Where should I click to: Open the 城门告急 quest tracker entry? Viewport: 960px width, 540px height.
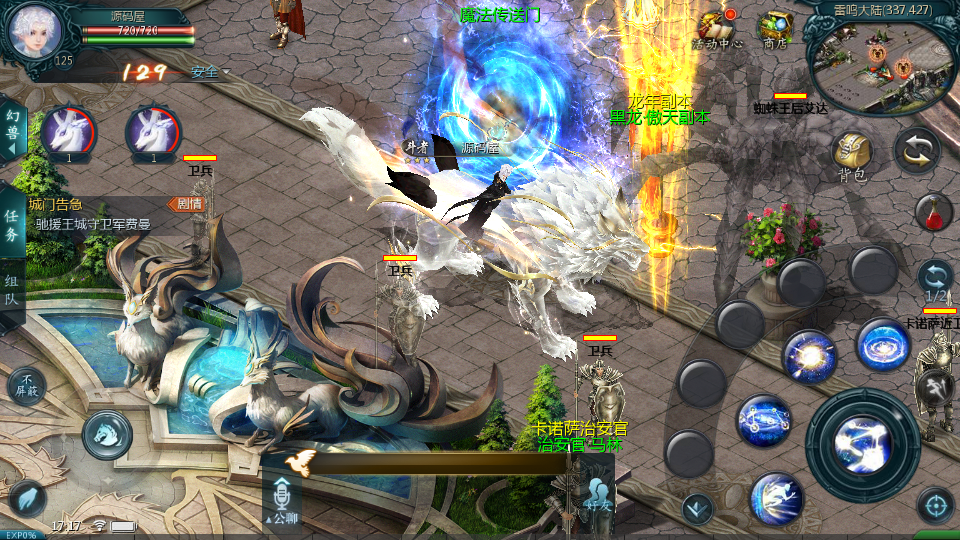(100, 215)
